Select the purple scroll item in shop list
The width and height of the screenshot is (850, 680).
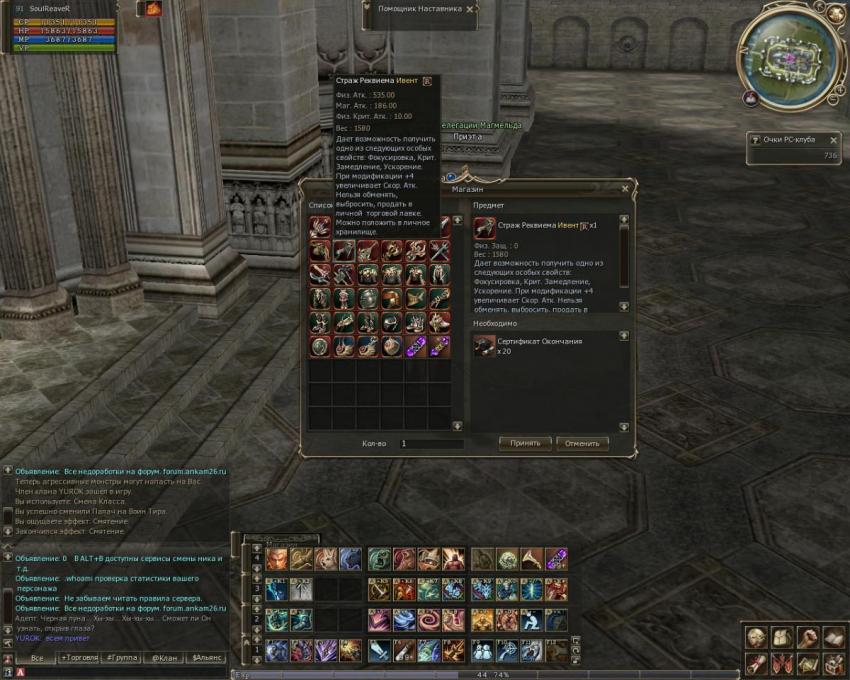(x=416, y=346)
